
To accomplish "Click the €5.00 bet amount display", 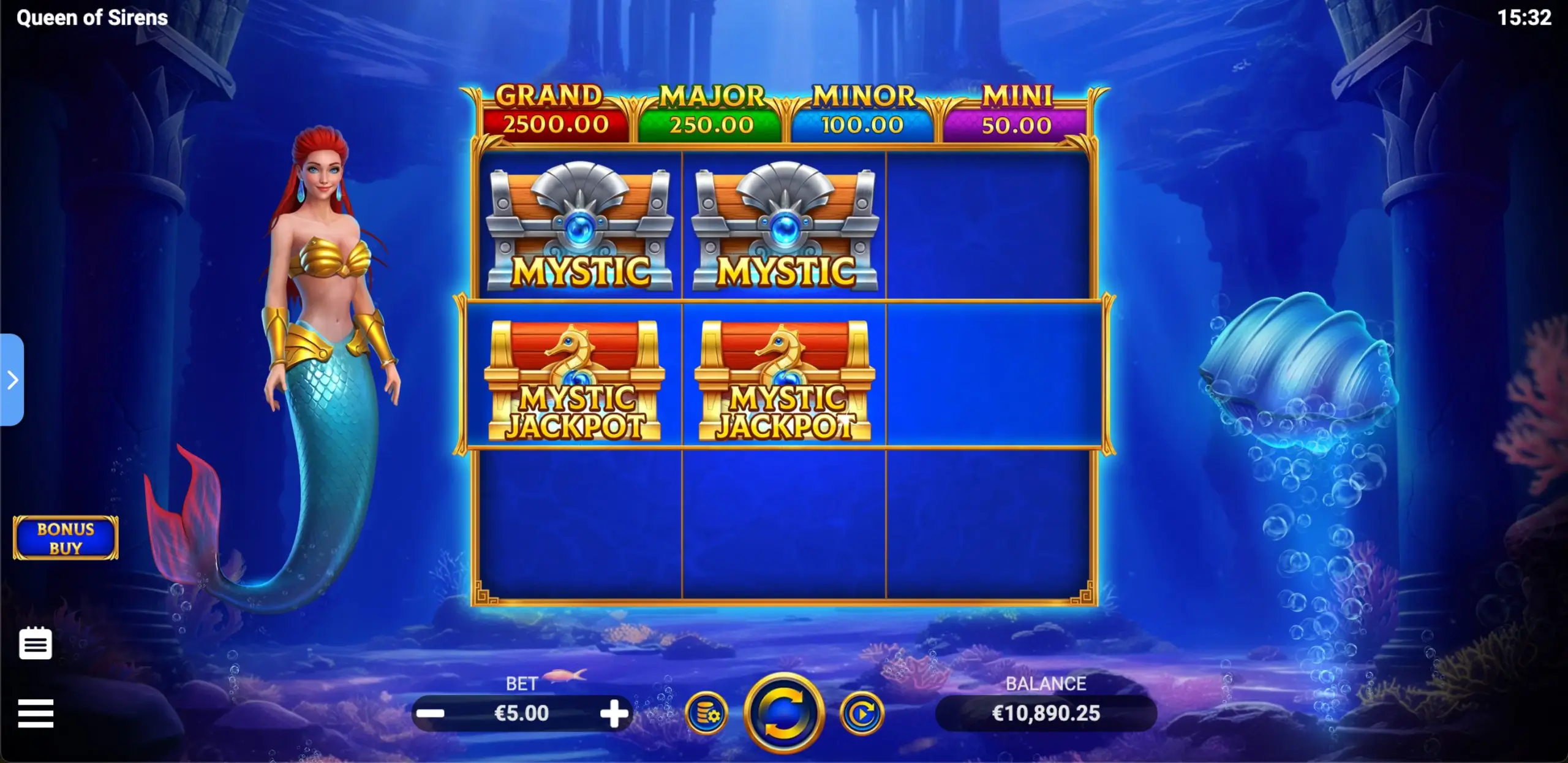I will pos(524,713).
